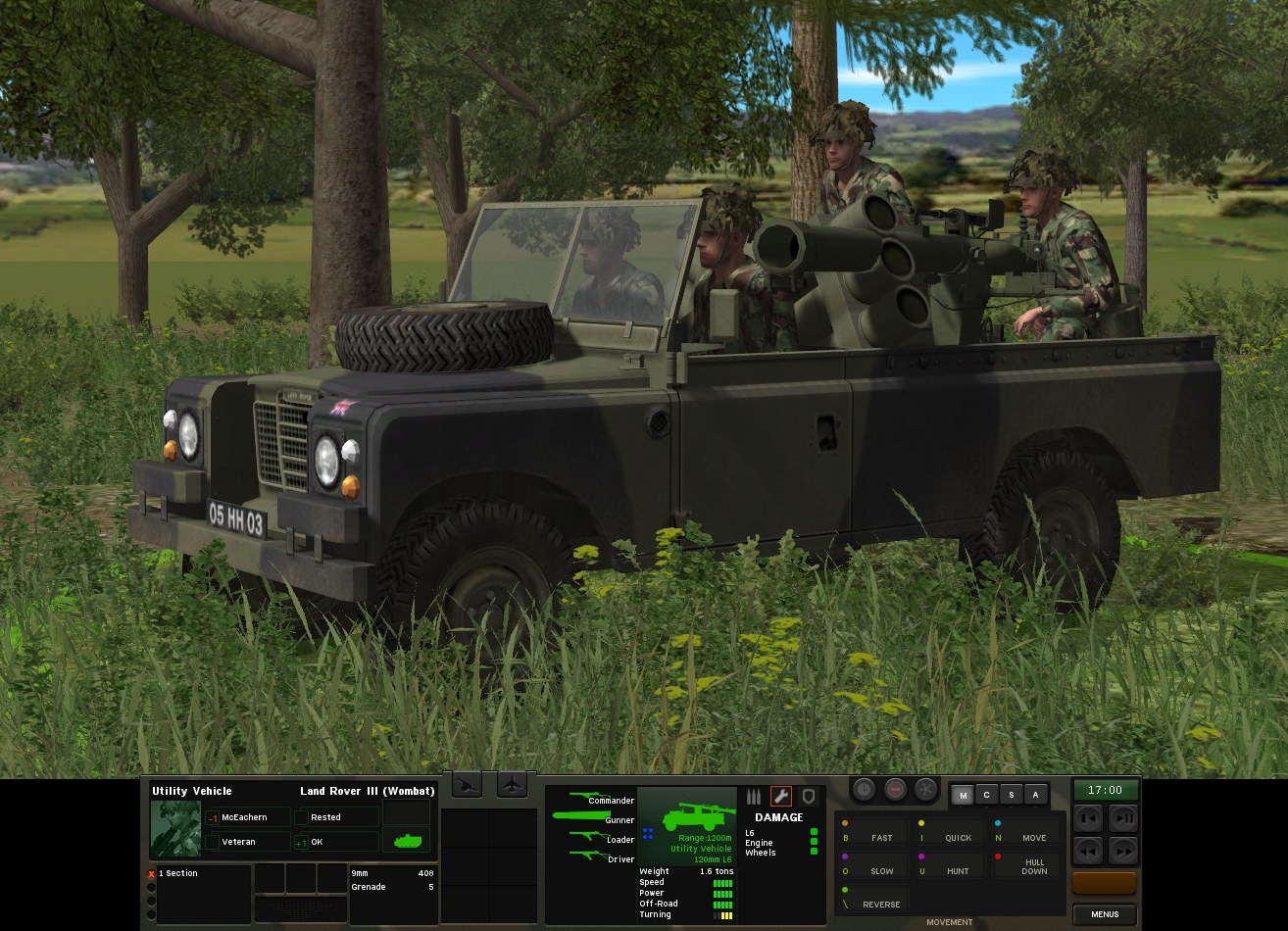Open the air support plane icon
The image size is (1288, 931).
pyautogui.click(x=513, y=785)
